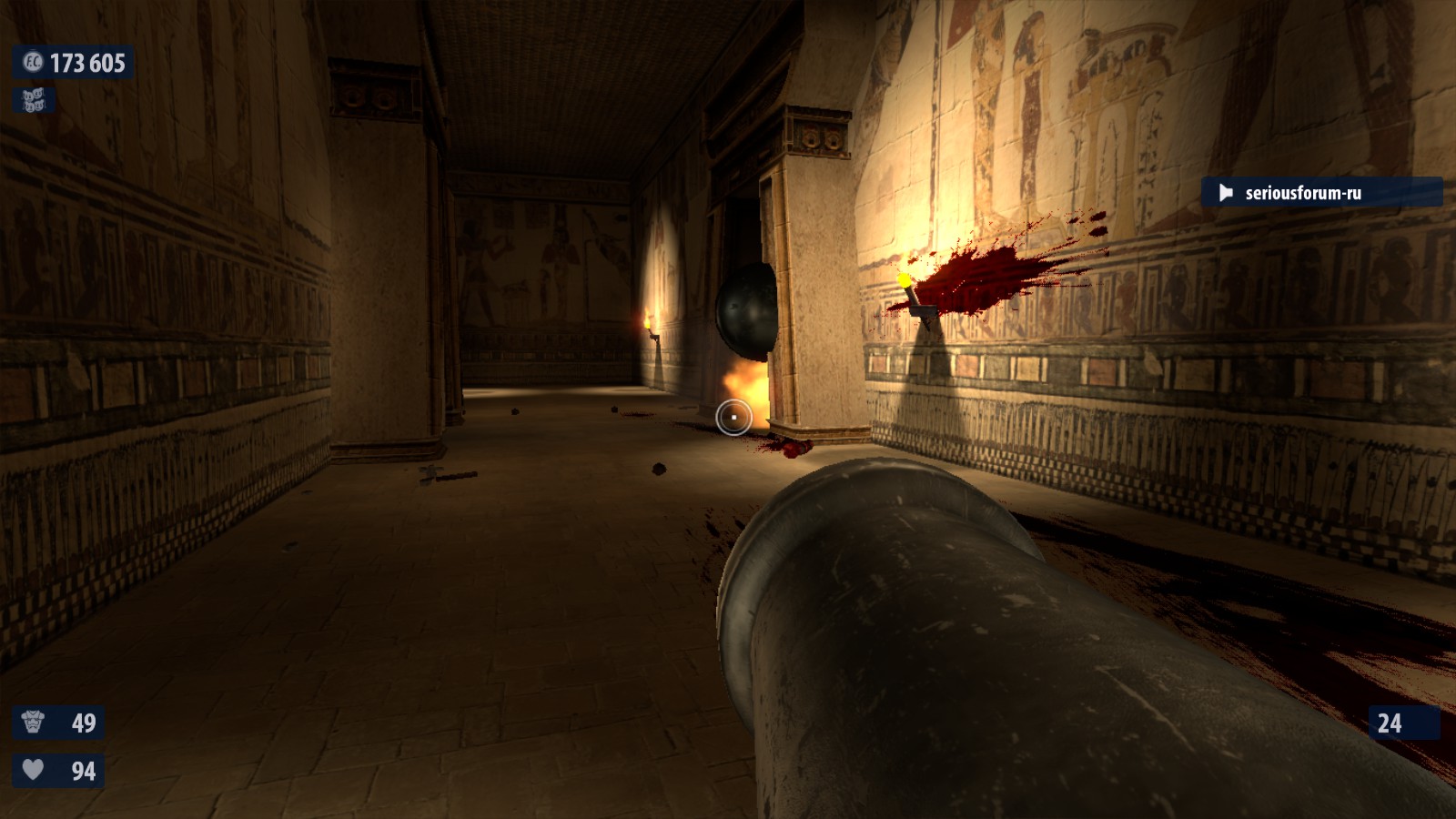Click the four-faces multiplayer icon
The width and height of the screenshot is (1456, 819).
point(34,100)
